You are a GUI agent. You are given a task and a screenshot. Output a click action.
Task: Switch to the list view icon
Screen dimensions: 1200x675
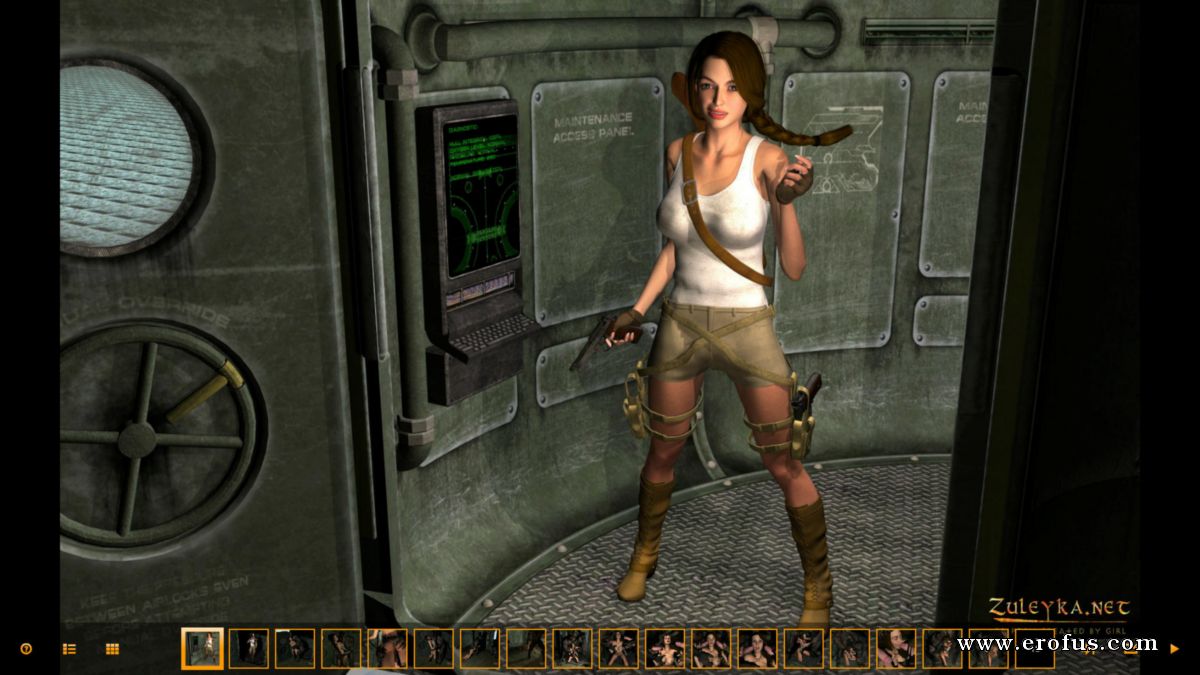coord(69,648)
